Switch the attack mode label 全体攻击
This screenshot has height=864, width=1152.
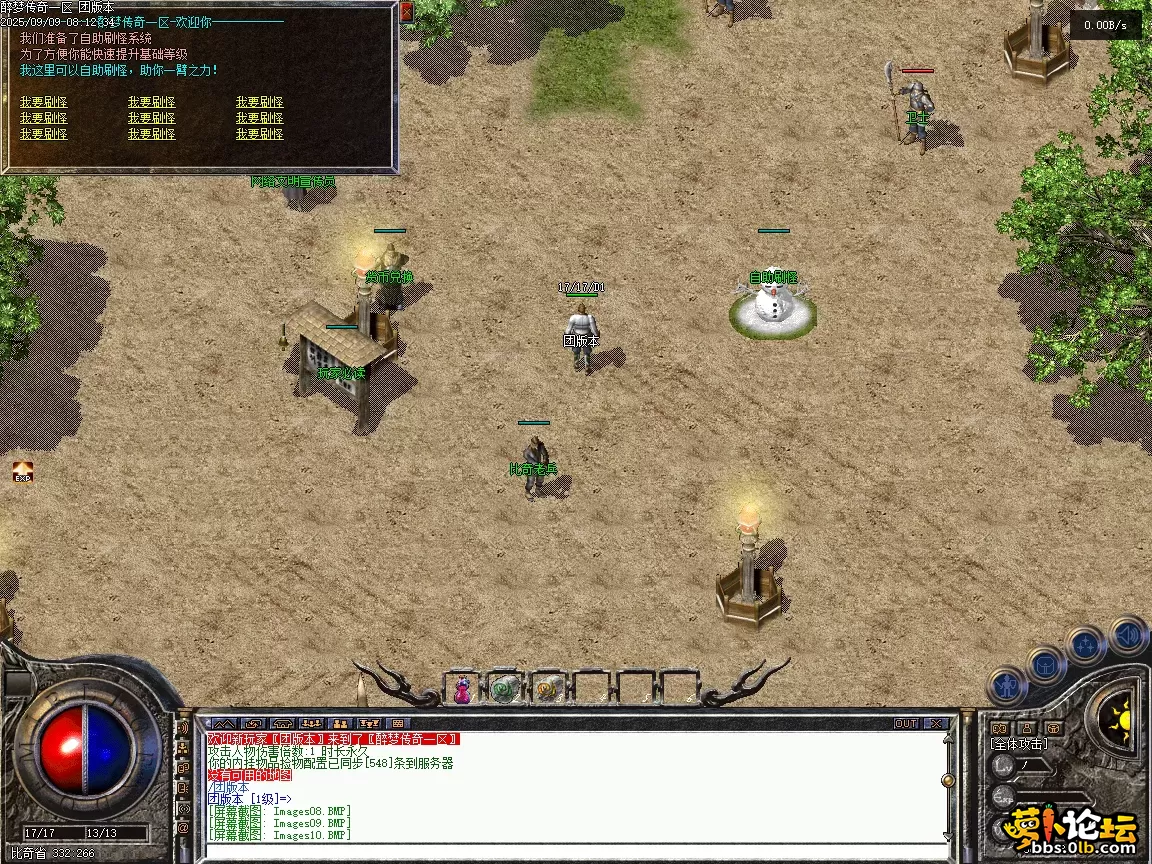tap(1019, 744)
